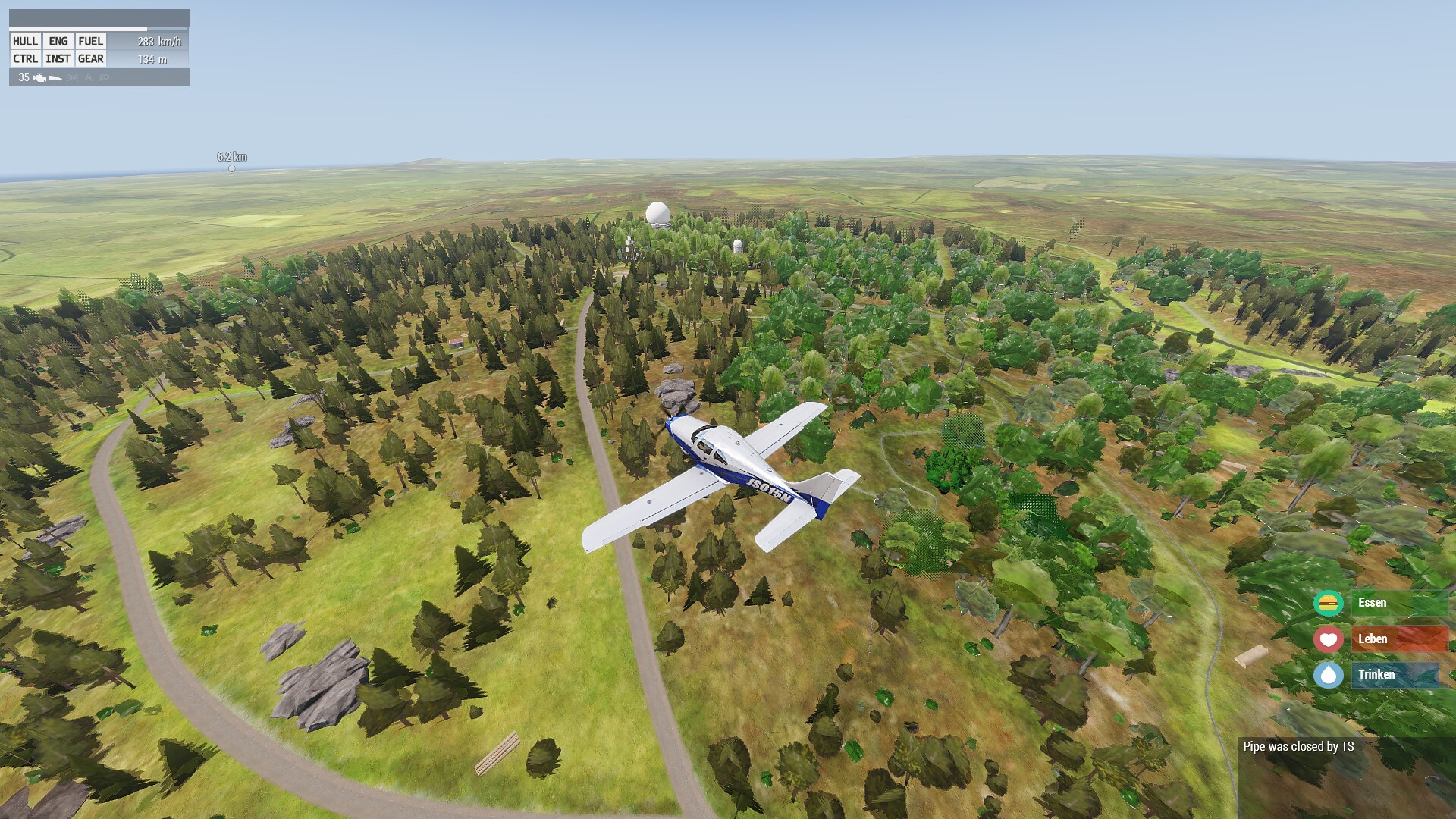Click the burger icon beside Essen

coord(1328,603)
